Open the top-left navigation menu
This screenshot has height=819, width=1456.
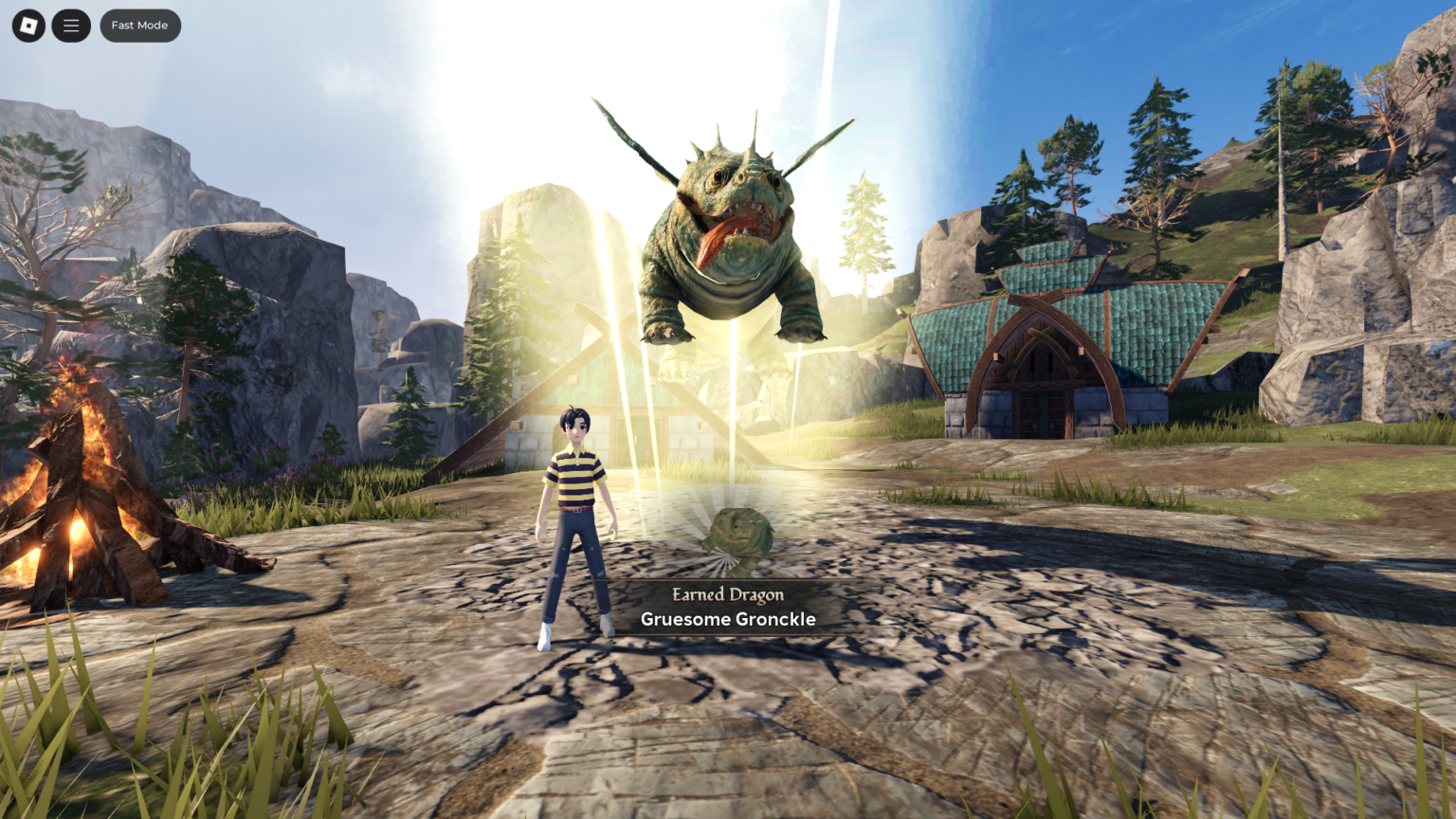[71, 26]
